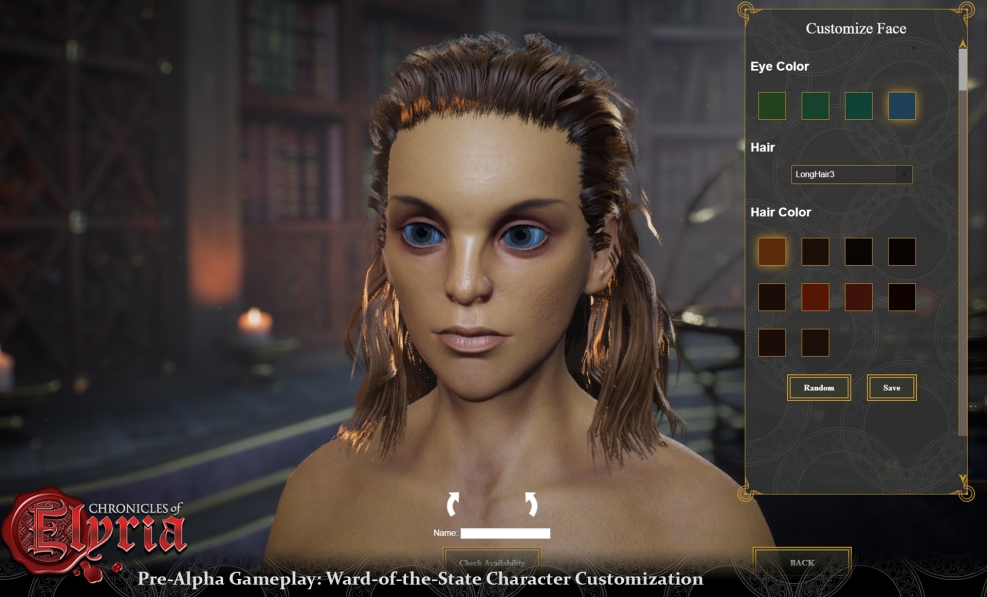The width and height of the screenshot is (987, 597).
Task: Check Availability of the character name
Action: (492, 563)
